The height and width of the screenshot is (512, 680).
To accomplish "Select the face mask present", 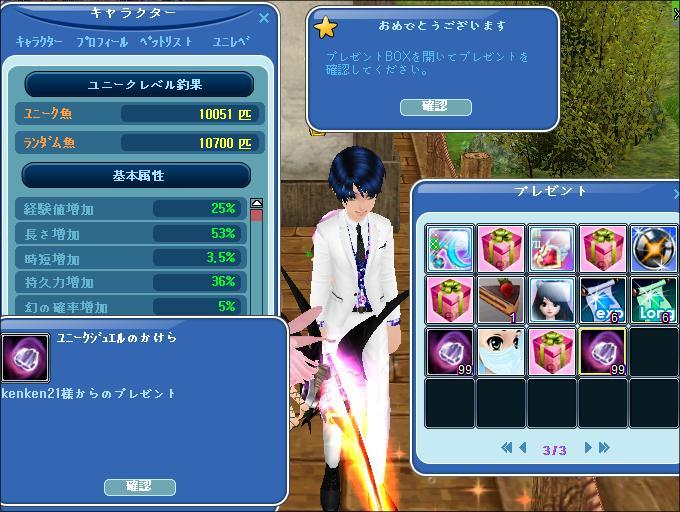I will pos(501,351).
